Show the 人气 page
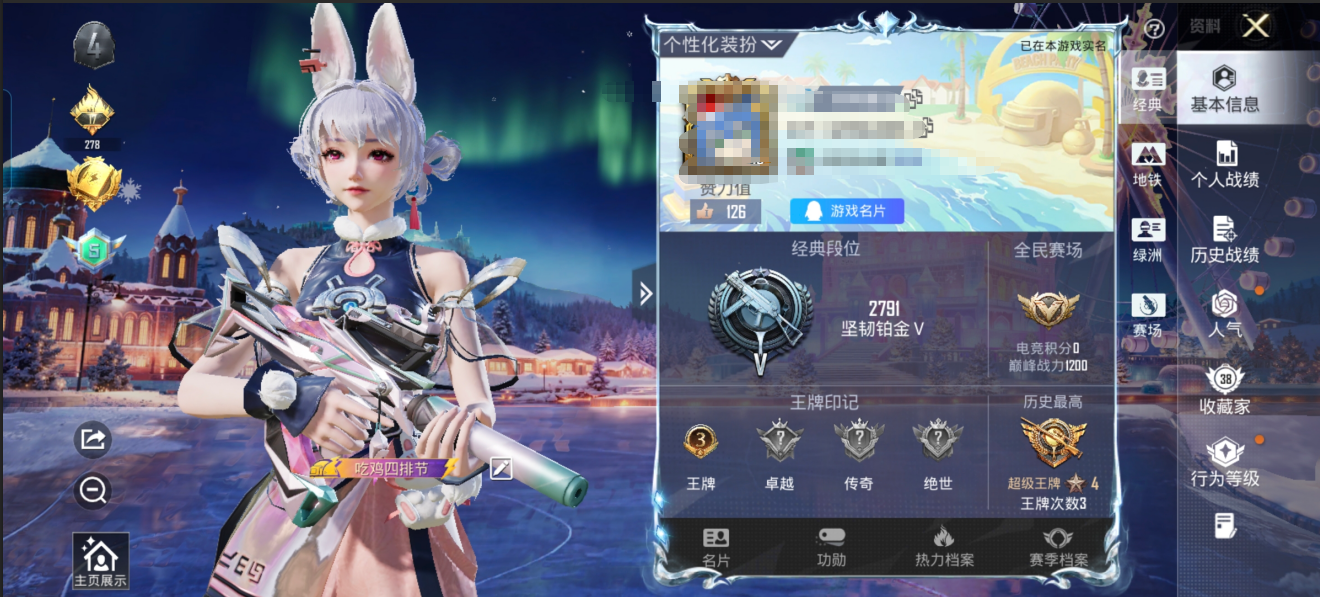 (1224, 314)
